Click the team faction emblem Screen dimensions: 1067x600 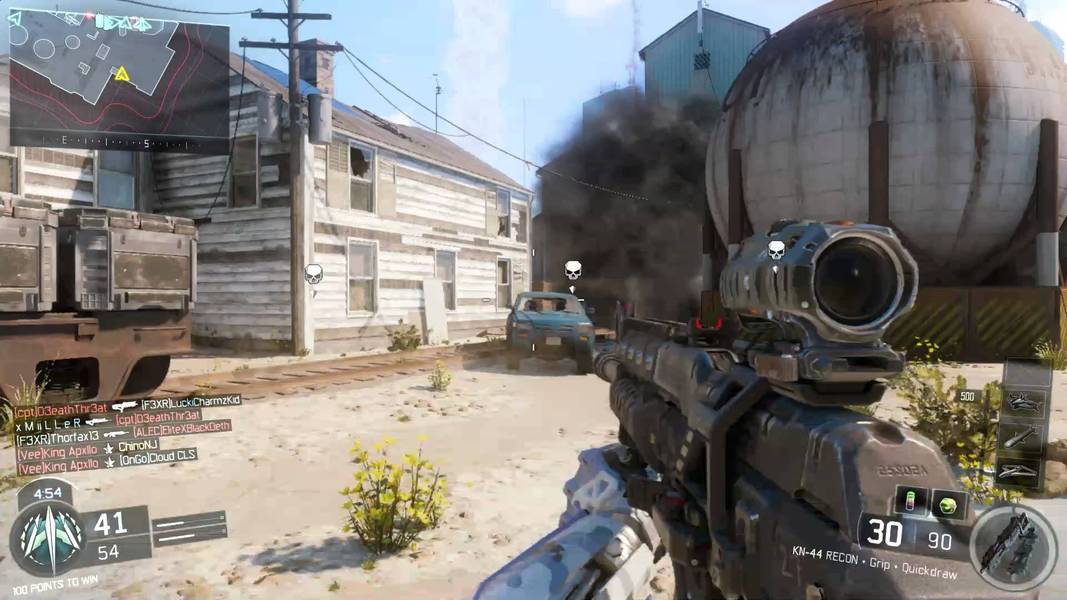click(46, 539)
